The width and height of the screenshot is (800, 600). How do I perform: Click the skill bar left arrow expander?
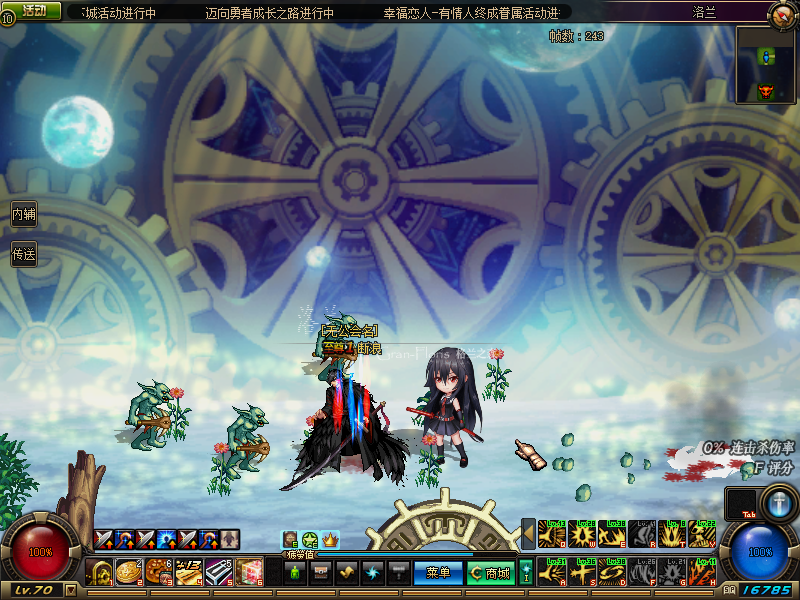click(x=528, y=534)
